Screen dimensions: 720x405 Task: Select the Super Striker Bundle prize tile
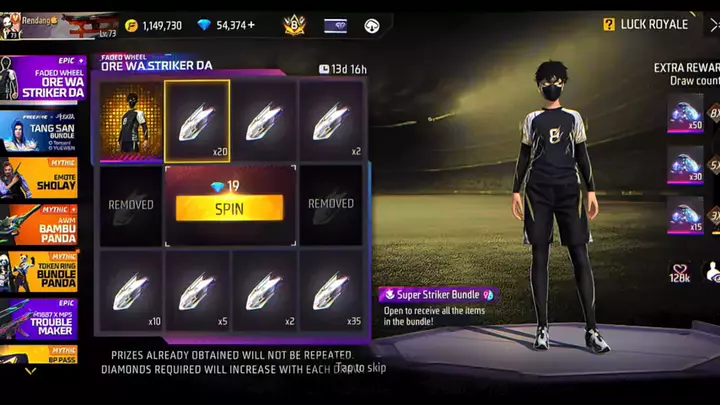click(x=130, y=122)
